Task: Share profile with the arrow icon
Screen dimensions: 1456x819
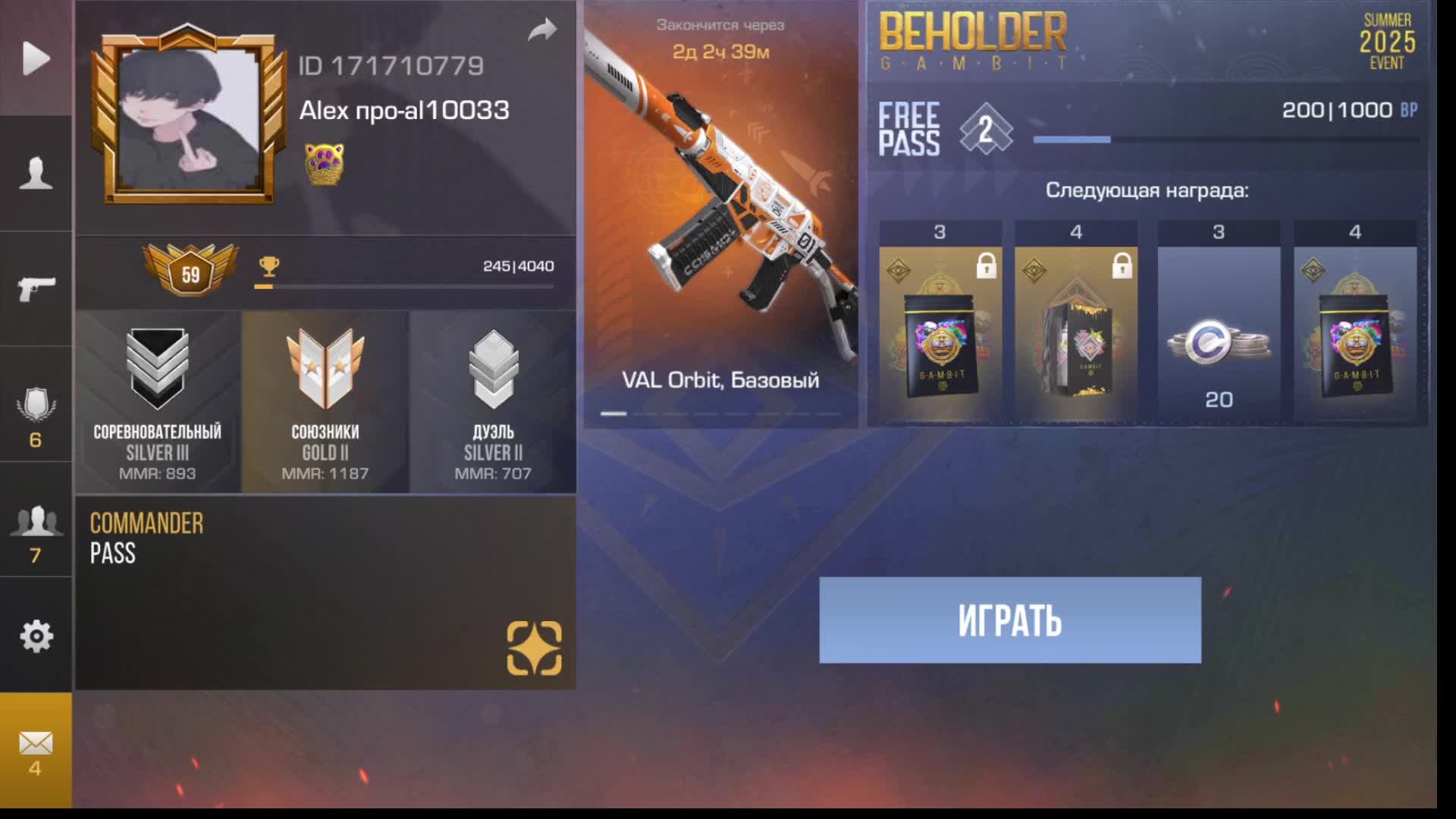Action: [x=542, y=30]
